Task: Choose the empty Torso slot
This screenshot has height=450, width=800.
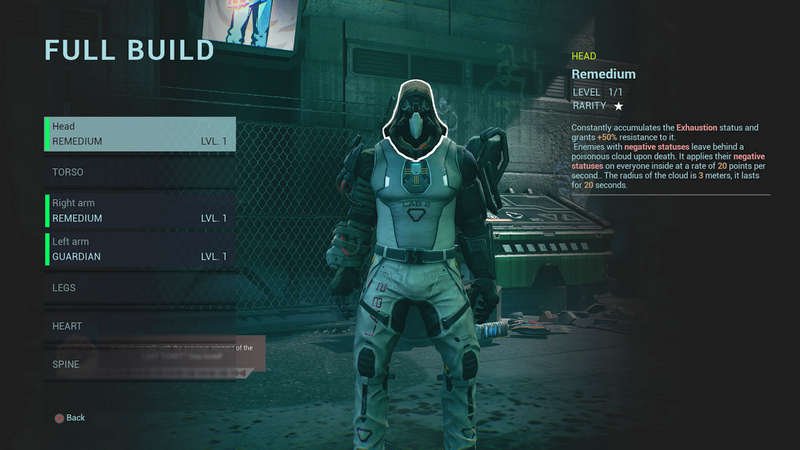Action: 140,172
